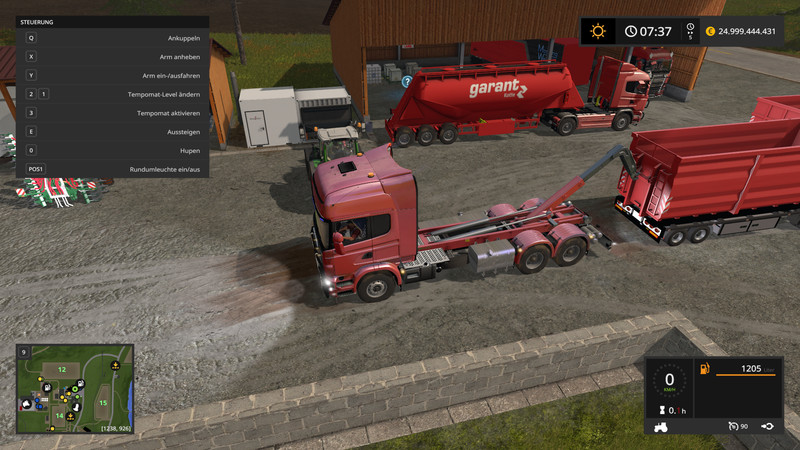Select field 15 on the minimap

(x=103, y=403)
